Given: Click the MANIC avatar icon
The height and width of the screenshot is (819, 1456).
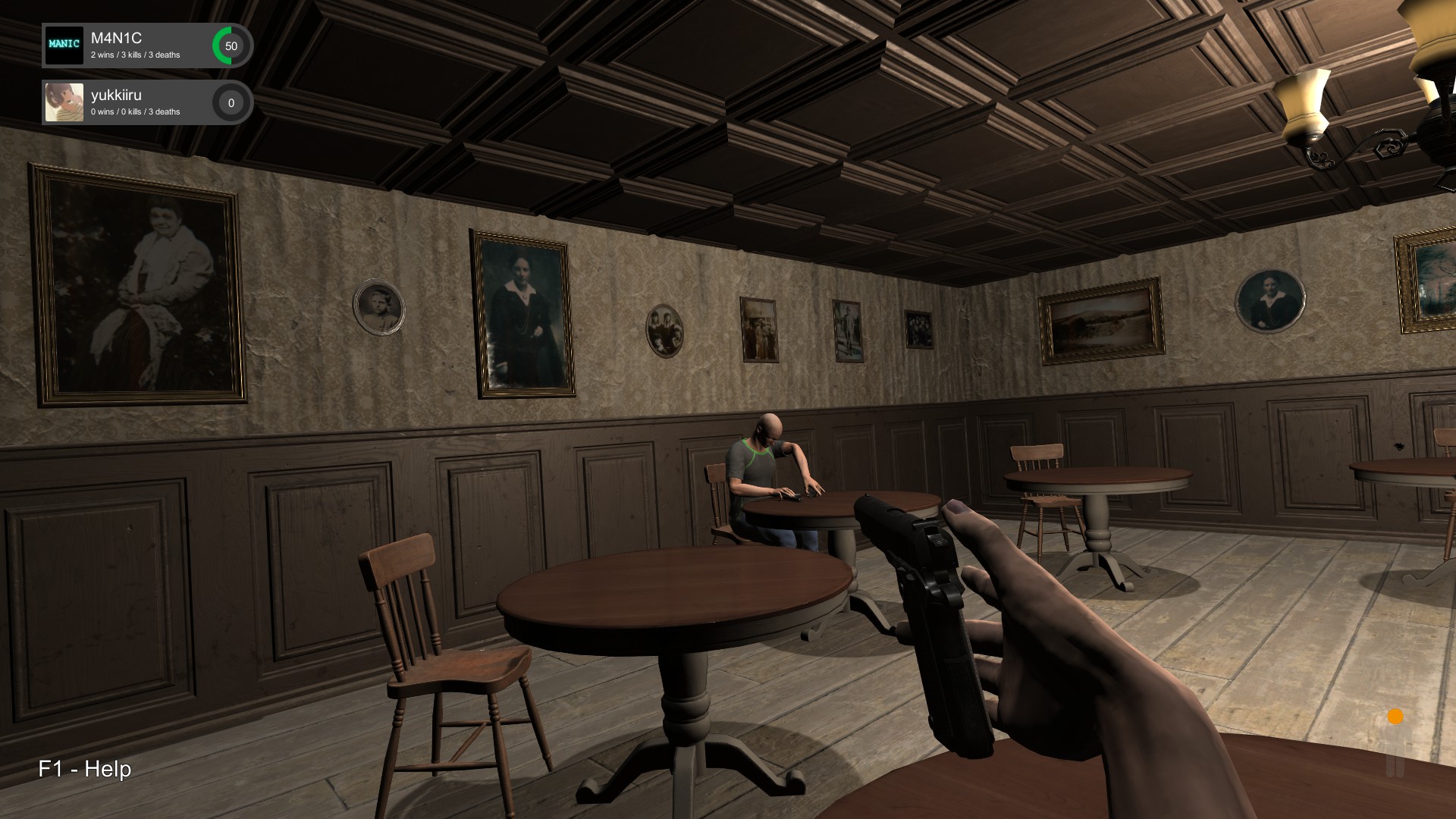Looking at the screenshot, I should (64, 45).
